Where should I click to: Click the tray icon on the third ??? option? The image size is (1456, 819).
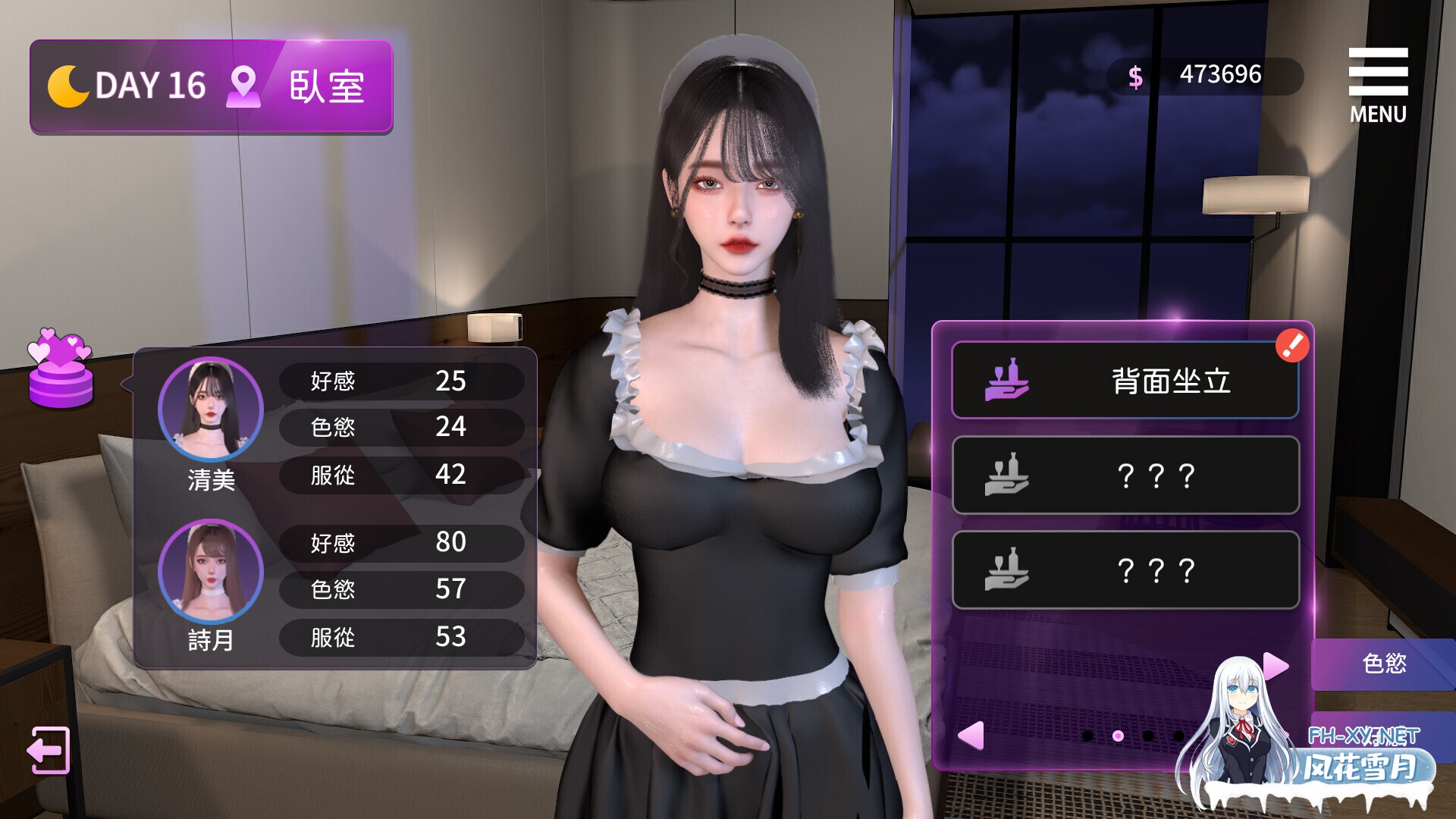pos(1006,570)
